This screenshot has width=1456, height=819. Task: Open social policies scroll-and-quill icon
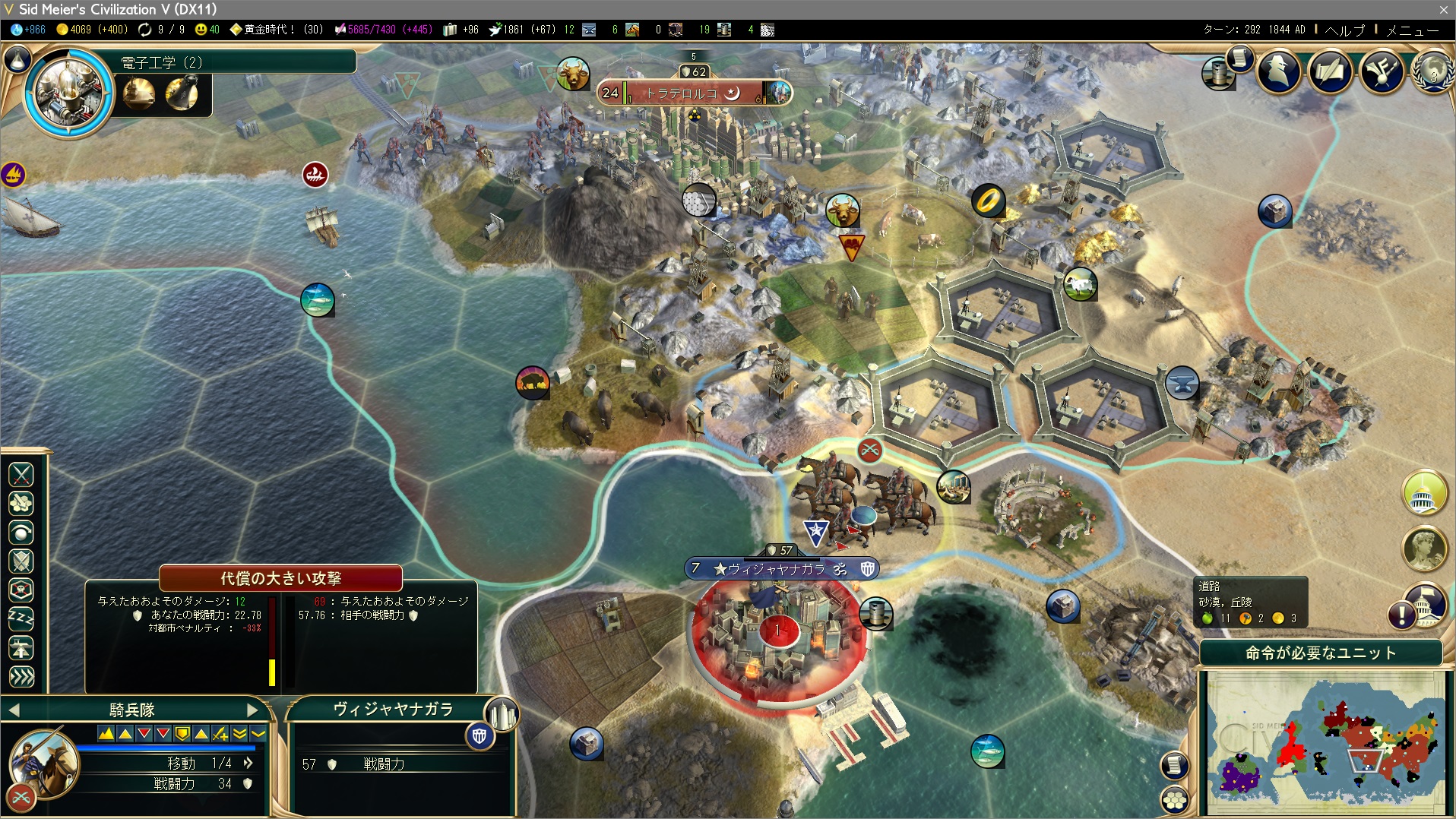pyautogui.click(x=1330, y=71)
